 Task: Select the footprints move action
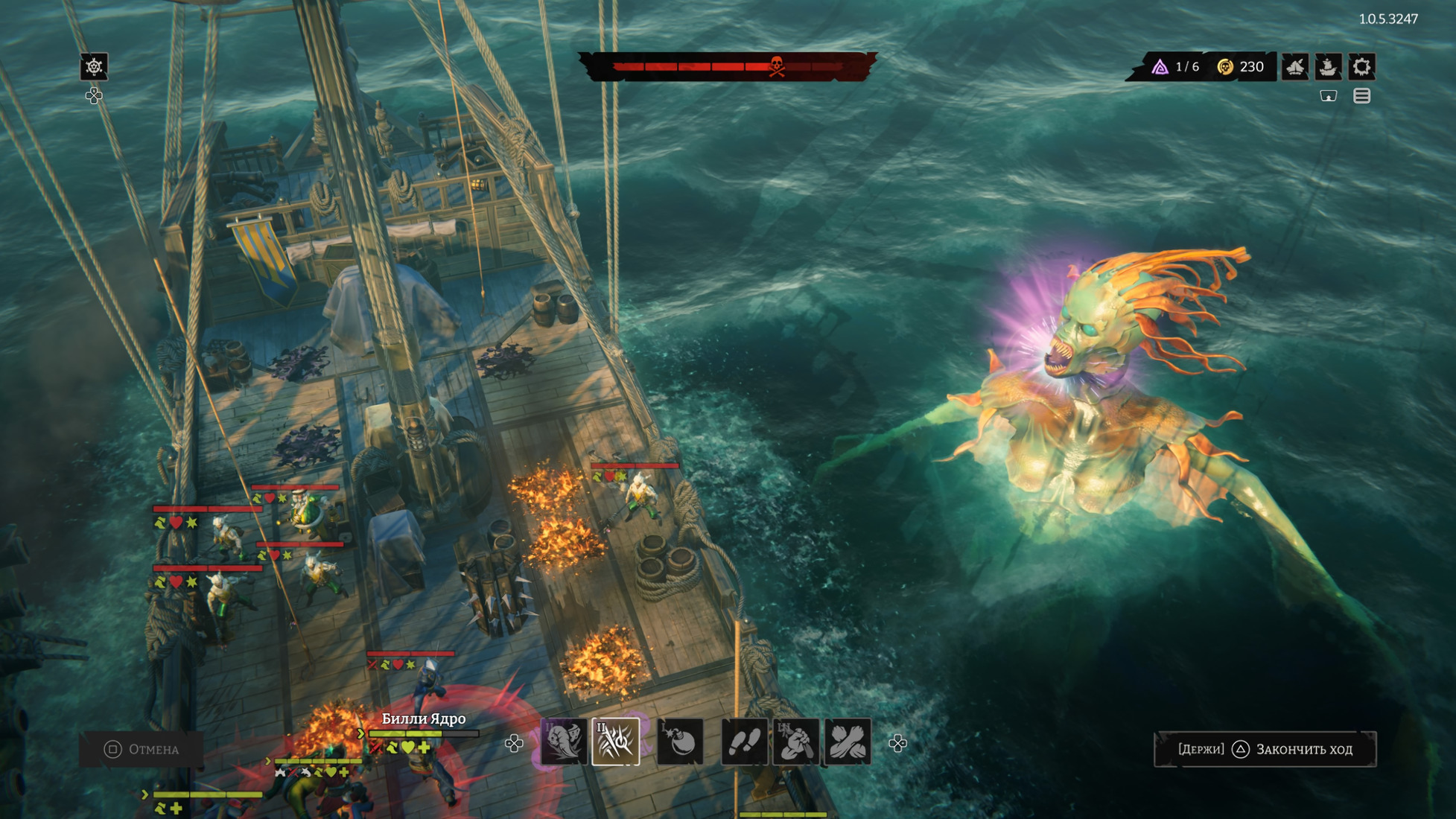745,742
